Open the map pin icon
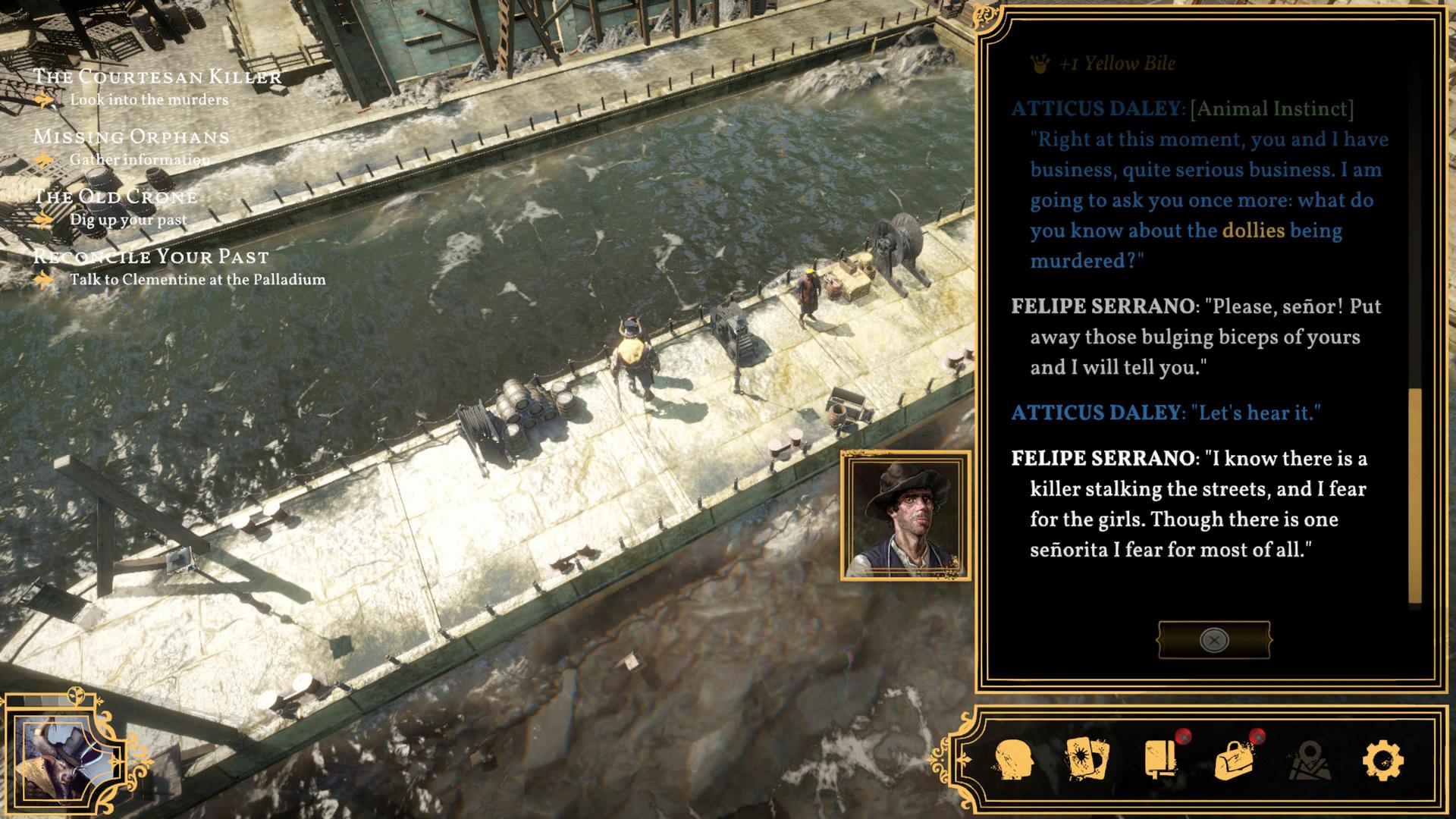Viewport: 1456px width, 819px height. (1310, 760)
